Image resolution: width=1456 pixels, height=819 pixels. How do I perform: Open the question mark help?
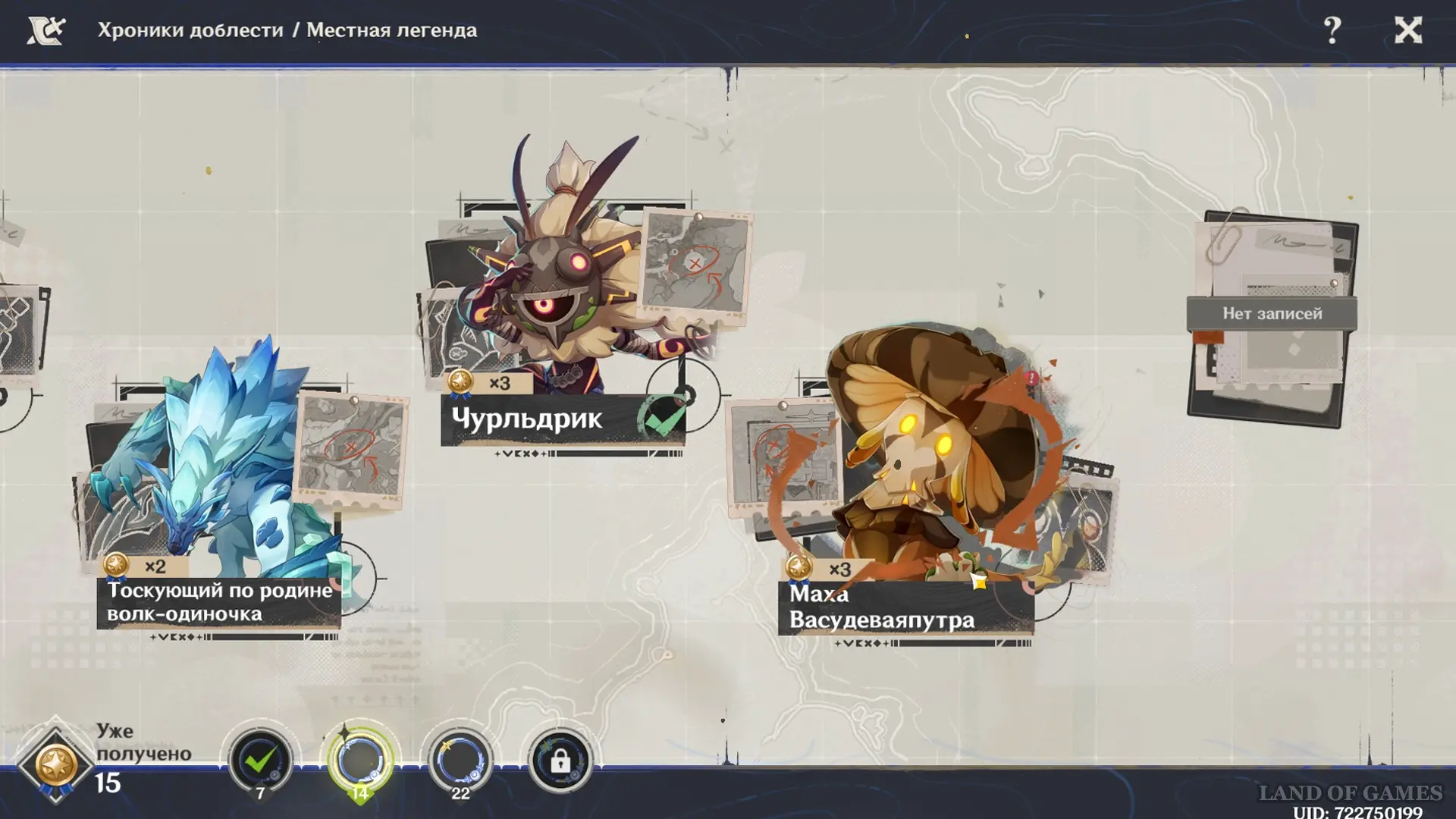click(1332, 30)
